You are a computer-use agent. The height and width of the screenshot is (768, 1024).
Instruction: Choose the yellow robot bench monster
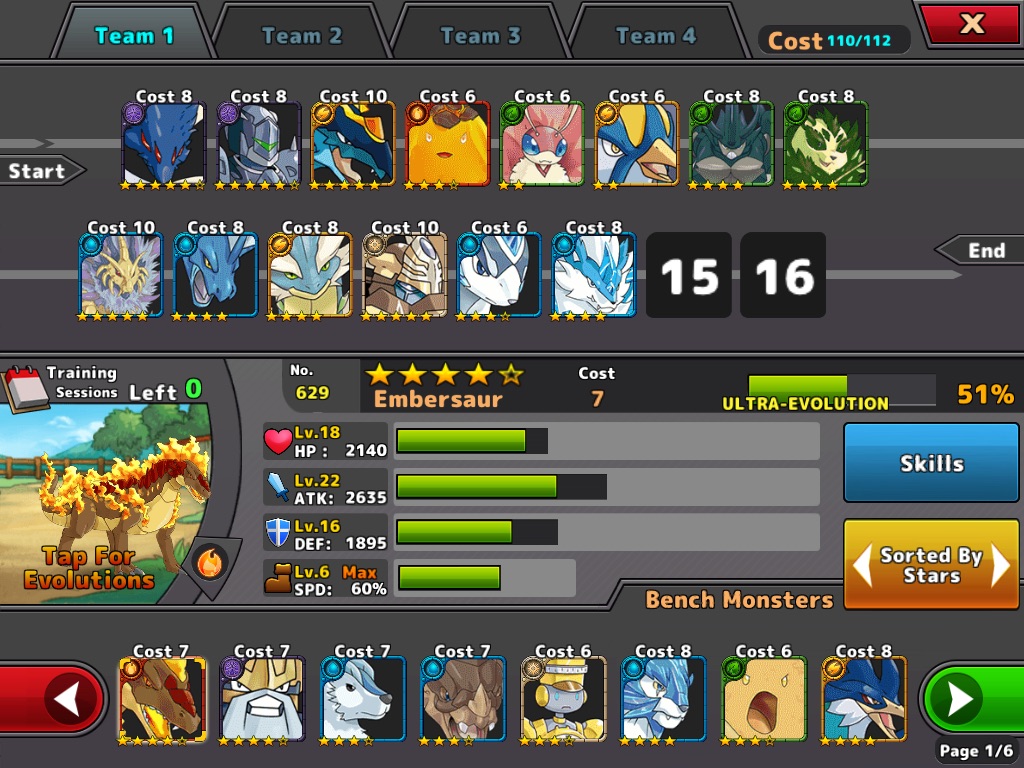(563, 699)
